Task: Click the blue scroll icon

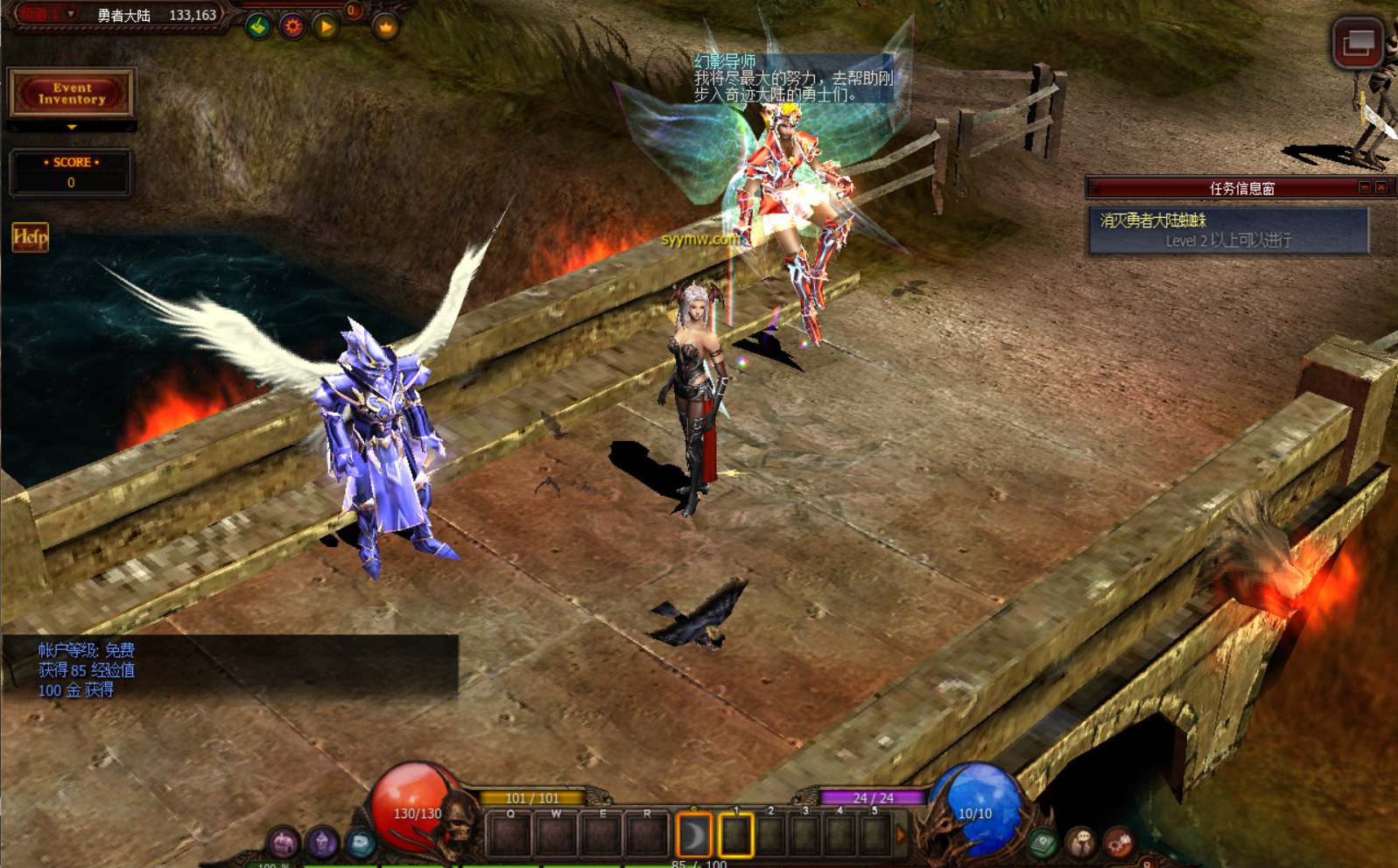Action: [x=360, y=843]
